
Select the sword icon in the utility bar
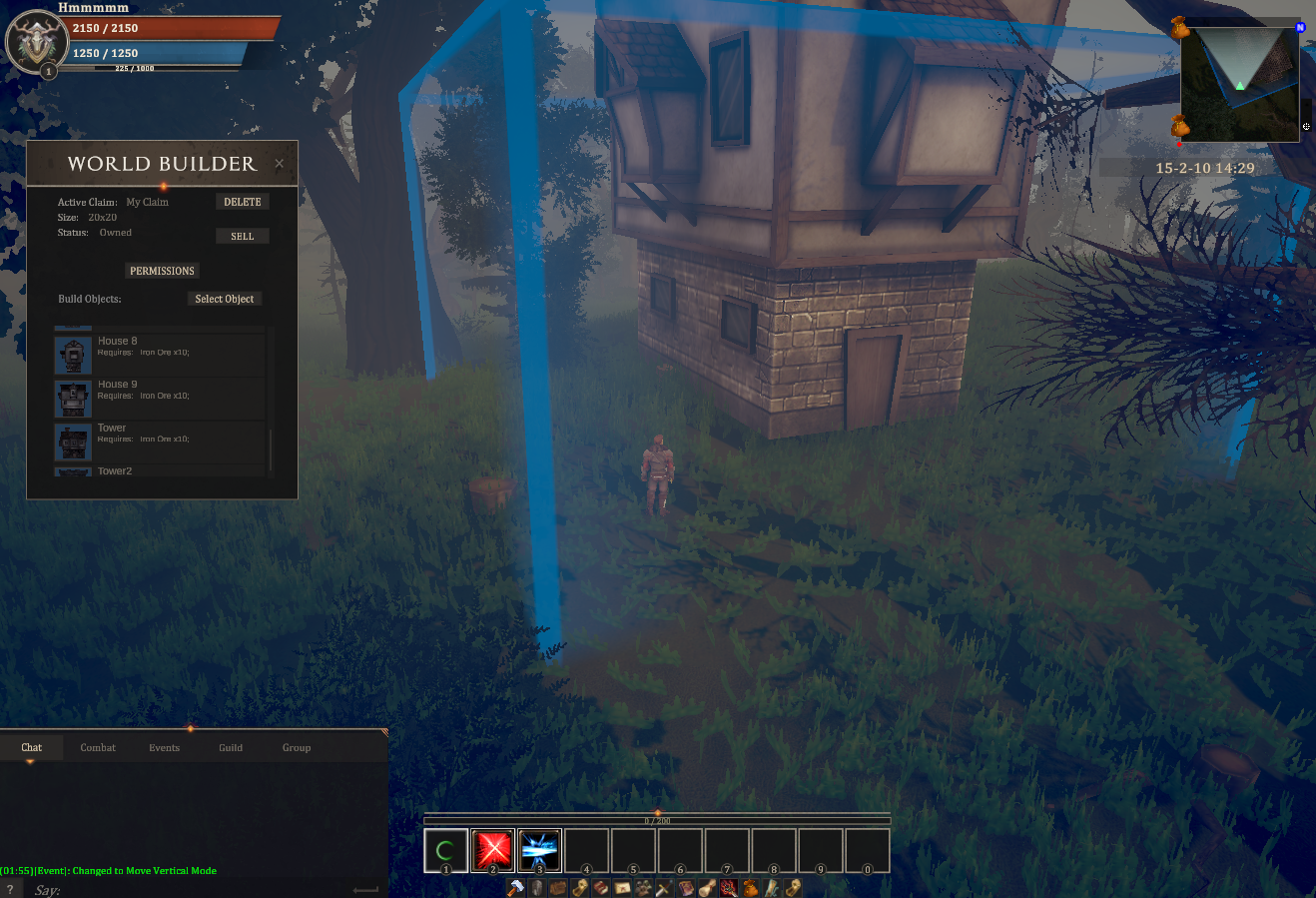click(x=661, y=887)
